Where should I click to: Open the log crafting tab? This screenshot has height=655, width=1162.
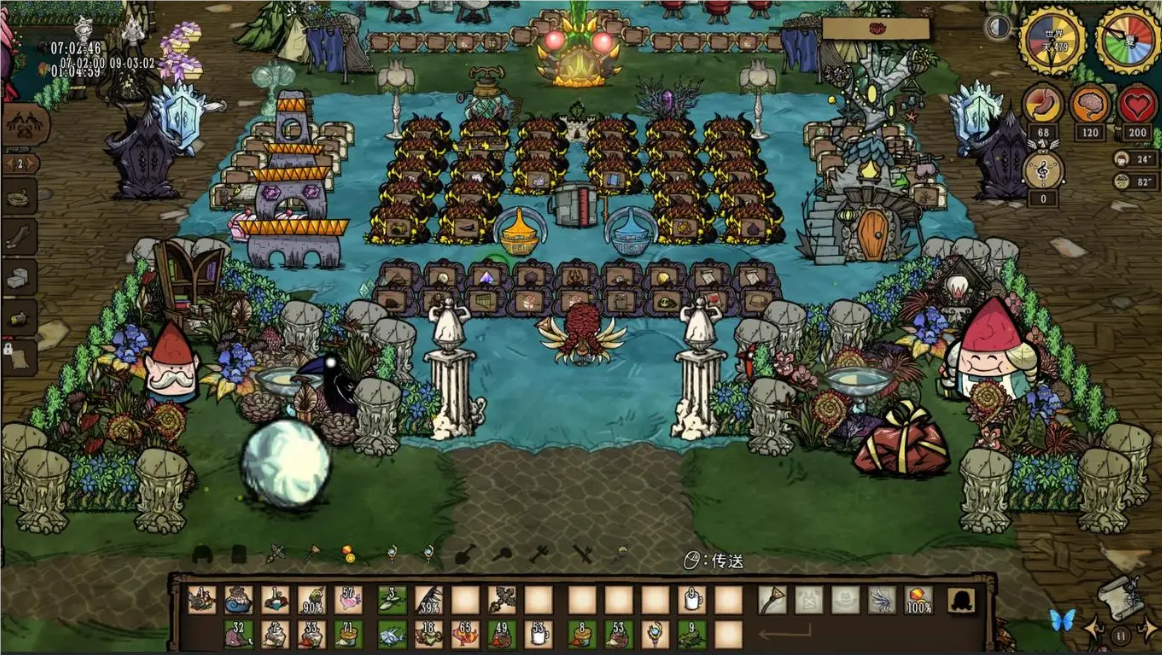pyautogui.click(x=19, y=316)
